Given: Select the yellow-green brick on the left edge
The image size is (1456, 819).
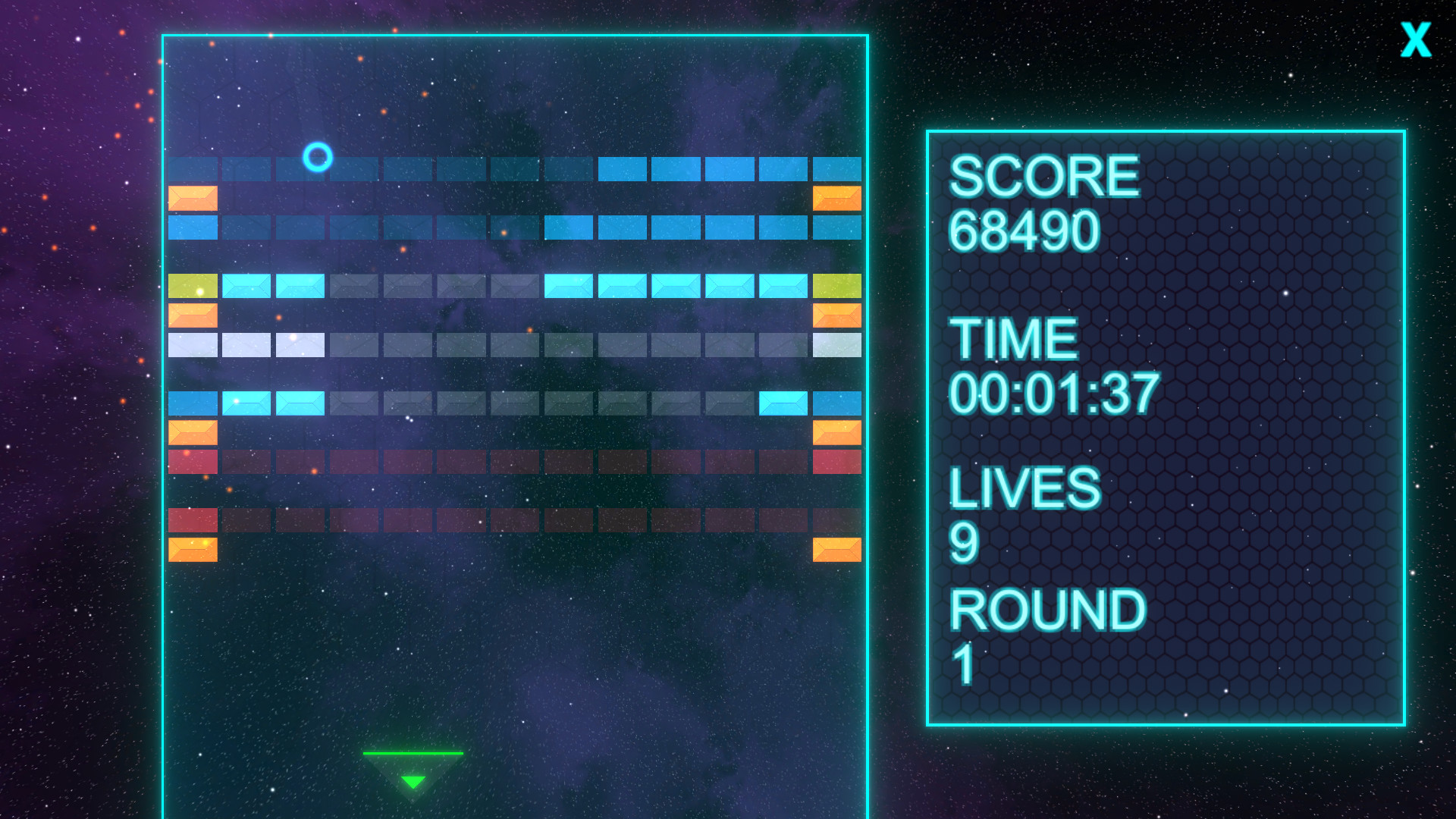Looking at the screenshot, I should pyautogui.click(x=193, y=284).
